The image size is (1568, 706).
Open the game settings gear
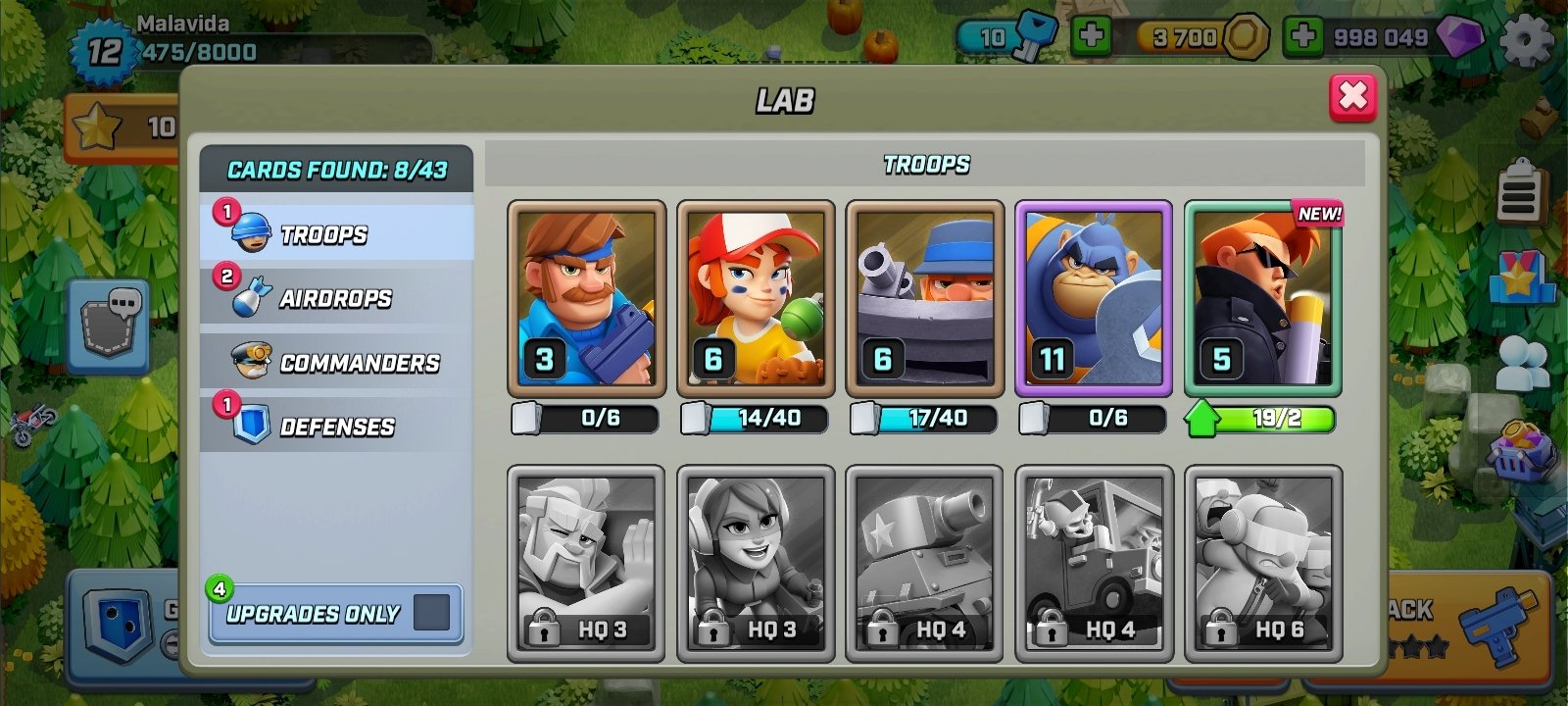point(1526,39)
